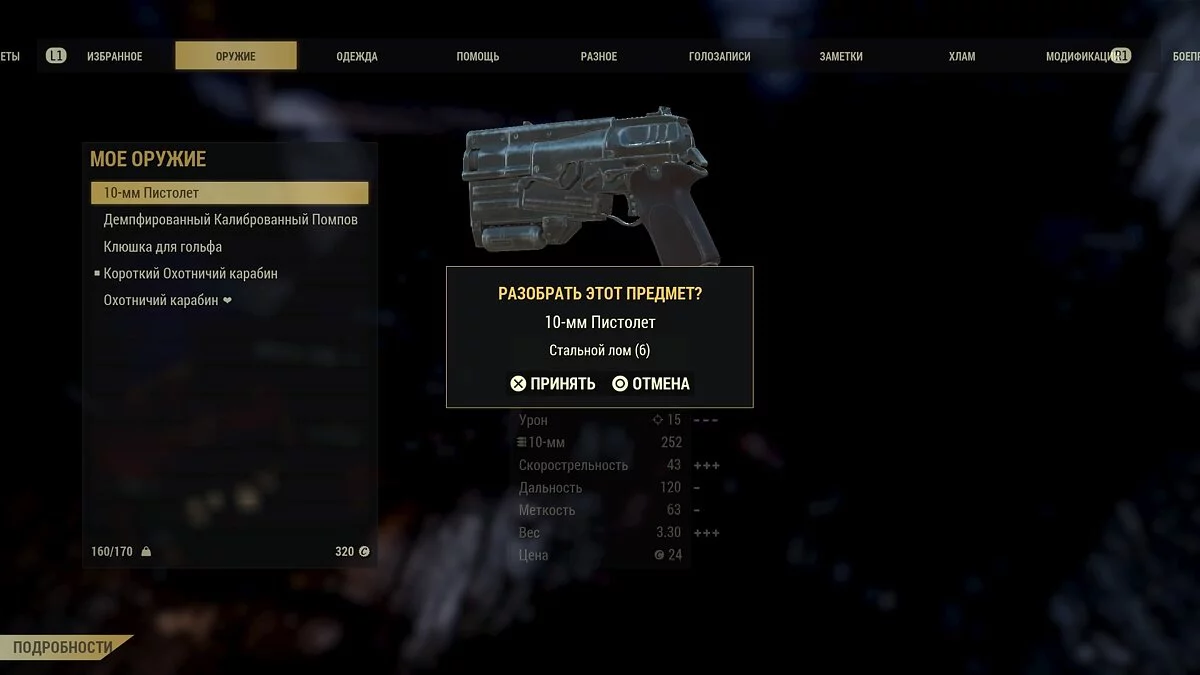
Task: Open the ОДЕЖДА tab
Action: point(357,56)
